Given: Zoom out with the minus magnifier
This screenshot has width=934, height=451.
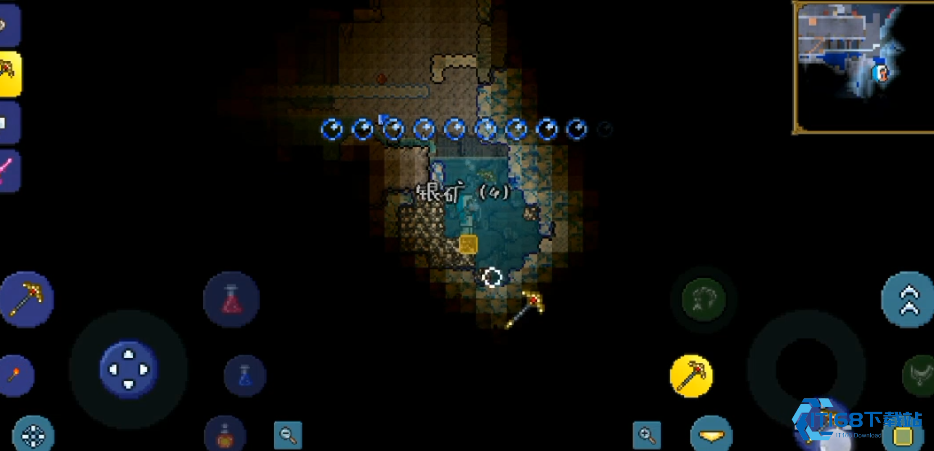Looking at the screenshot, I should click(288, 434).
